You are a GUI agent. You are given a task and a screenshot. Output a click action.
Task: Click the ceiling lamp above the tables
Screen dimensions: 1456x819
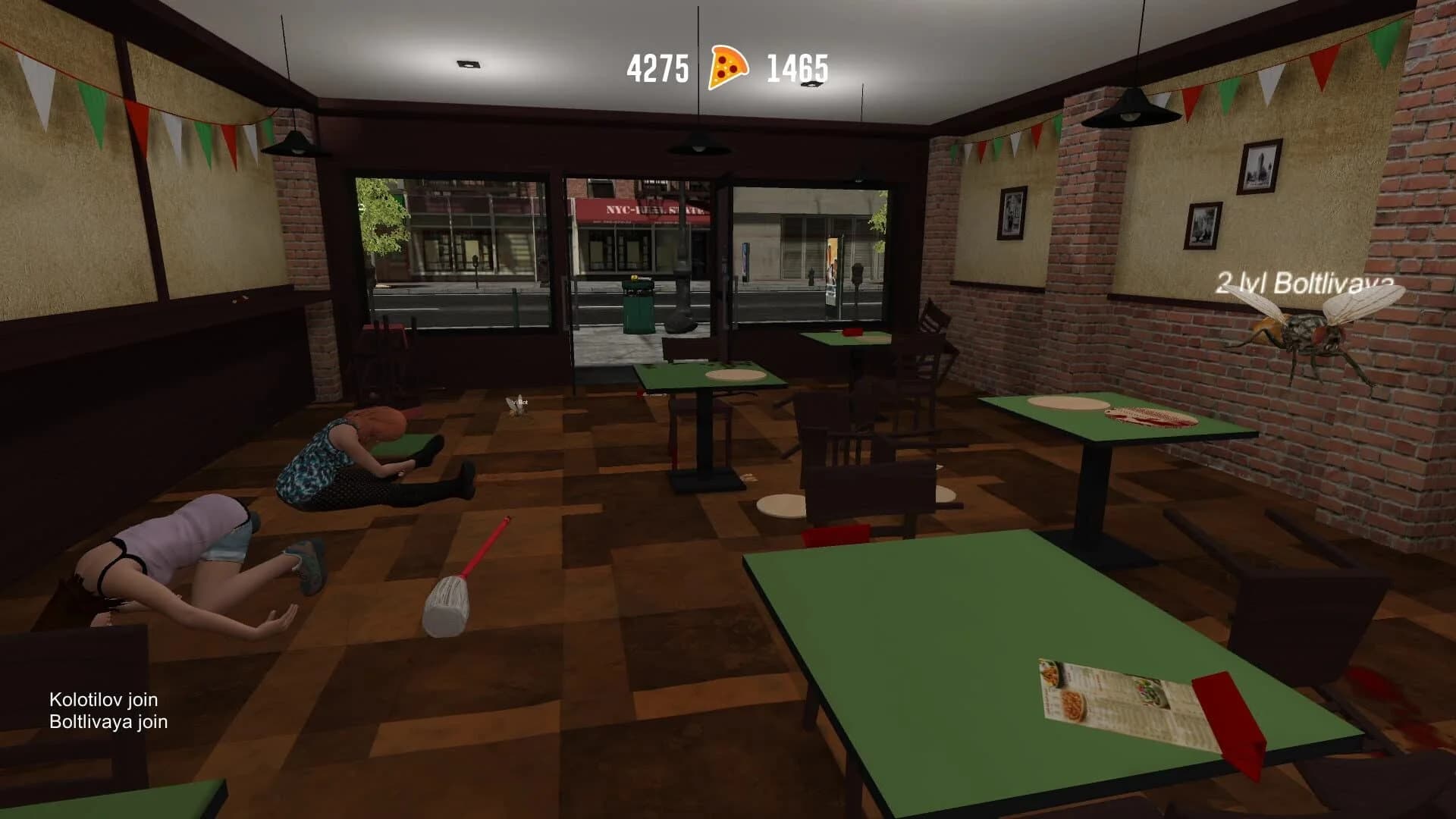pos(696,140)
